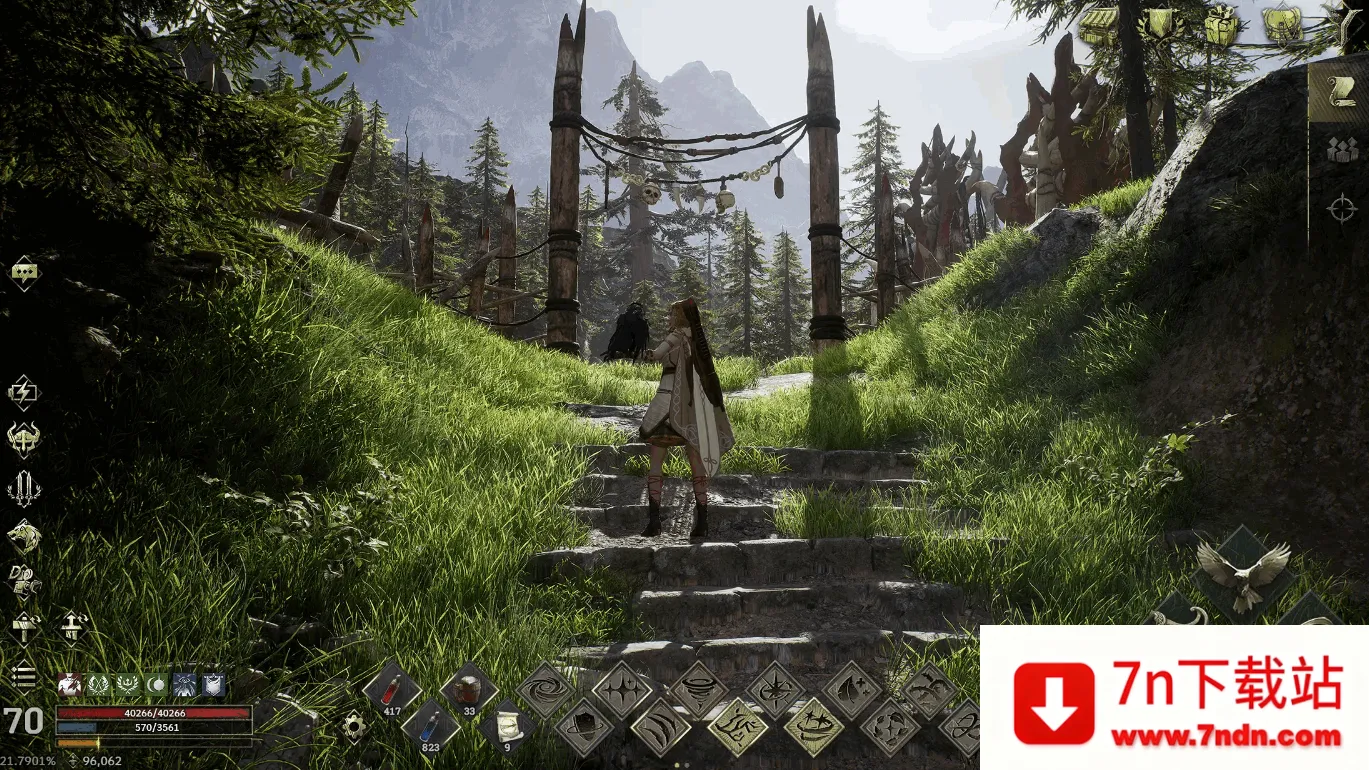Use the red health potion slot
This screenshot has width=1369, height=770.
coord(391,690)
